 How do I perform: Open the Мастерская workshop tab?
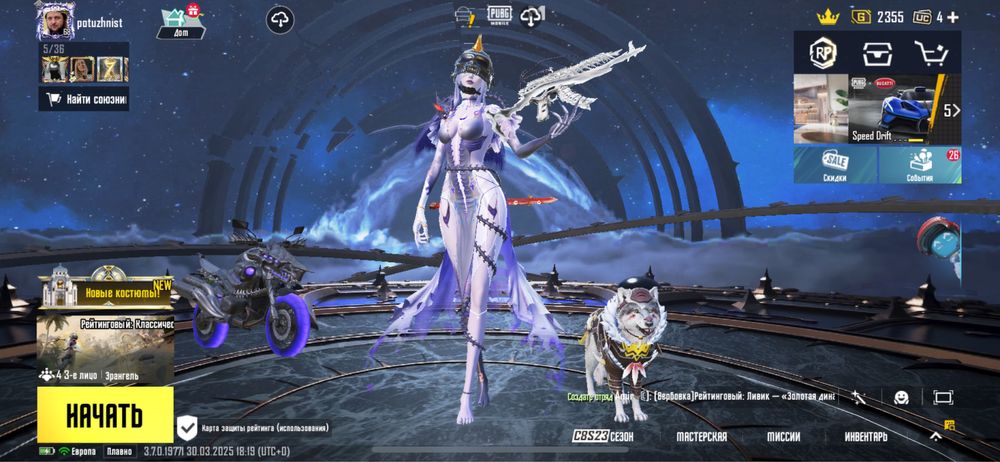pyautogui.click(x=701, y=437)
